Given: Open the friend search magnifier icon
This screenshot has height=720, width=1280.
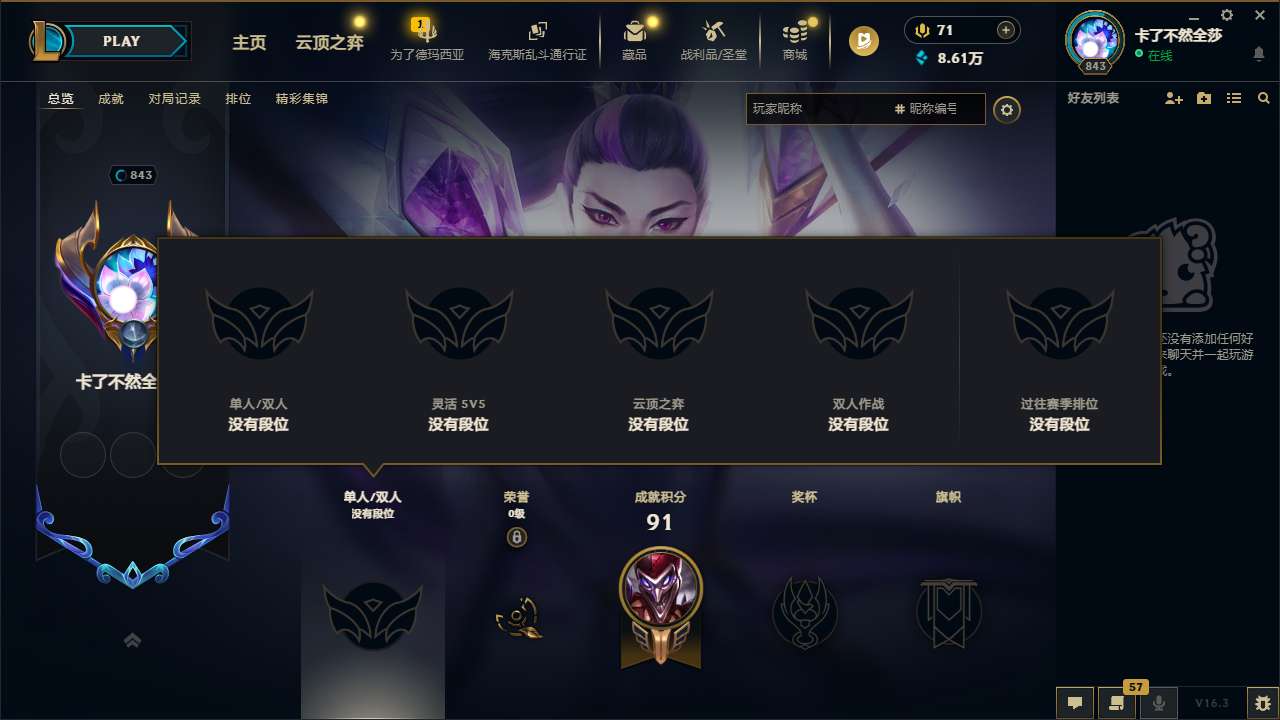Looking at the screenshot, I should click(1263, 98).
